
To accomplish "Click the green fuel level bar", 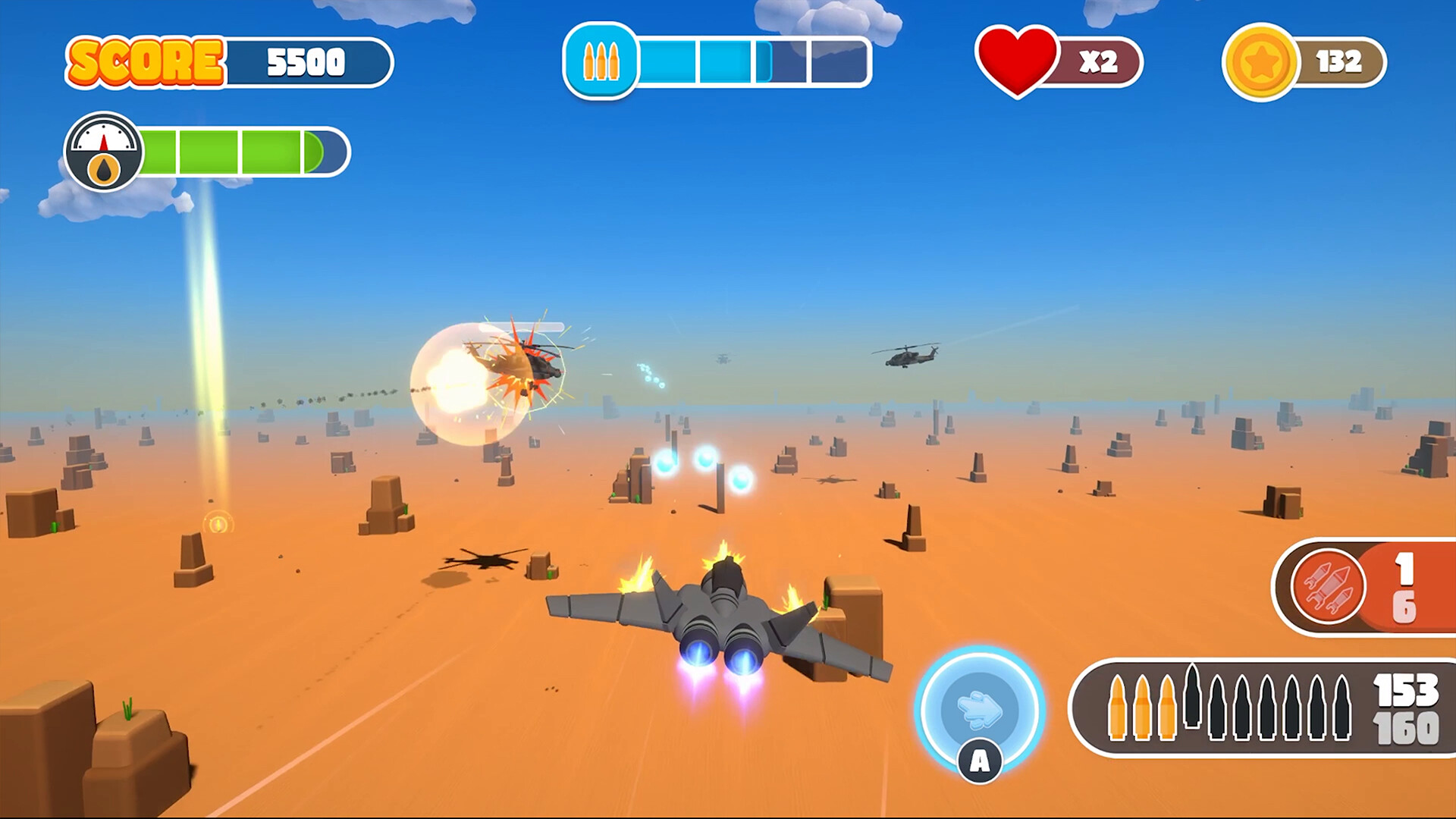I will click(x=227, y=149).
